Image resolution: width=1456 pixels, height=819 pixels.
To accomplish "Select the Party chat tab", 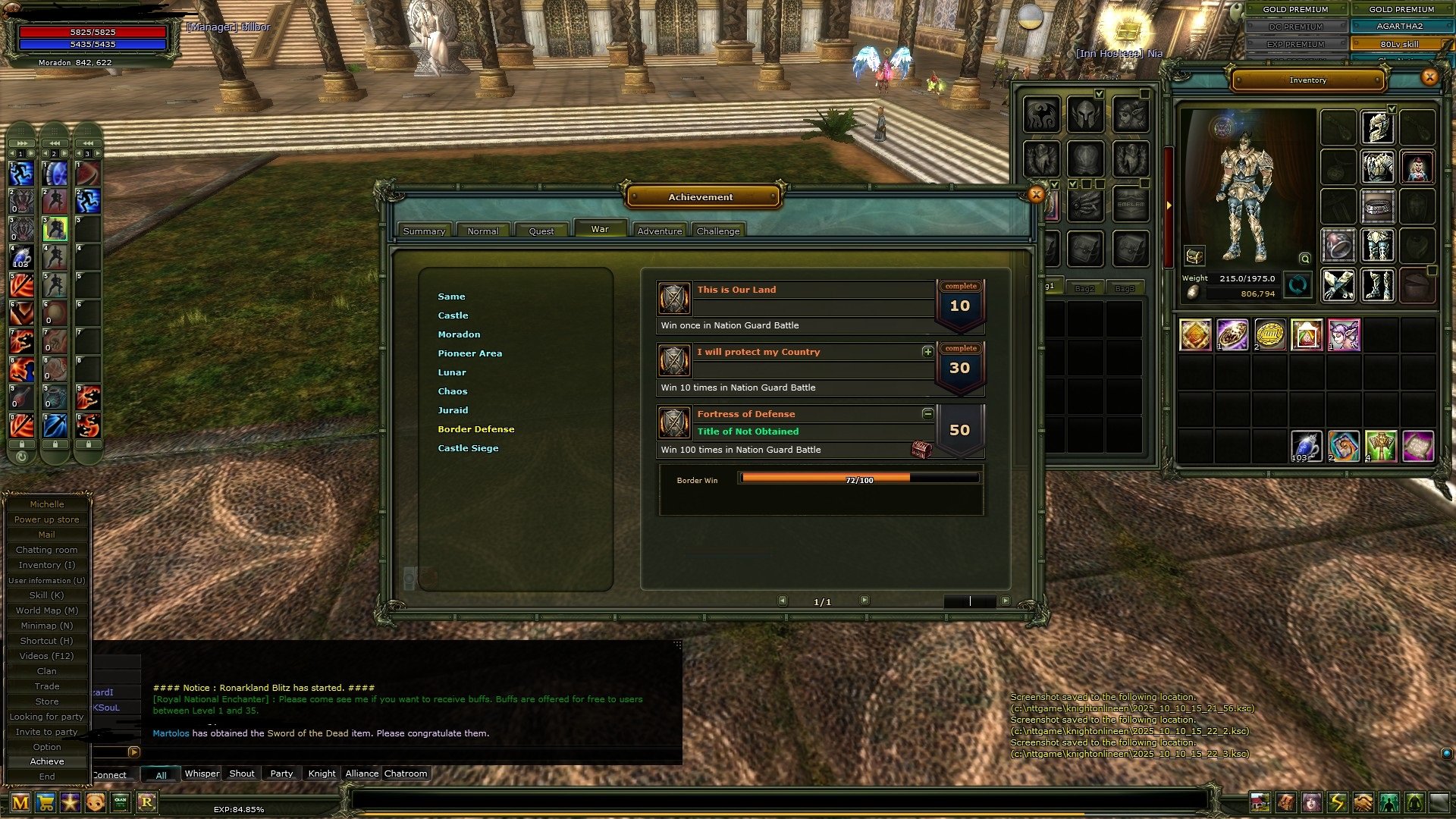I will 281,773.
